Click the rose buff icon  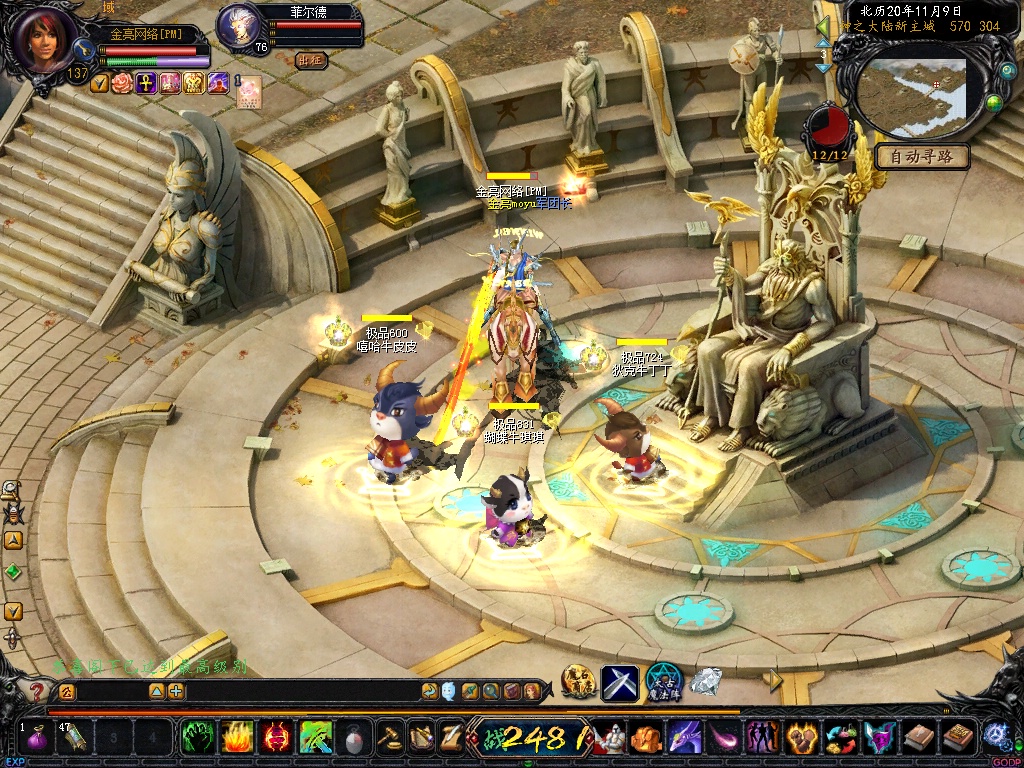122,83
